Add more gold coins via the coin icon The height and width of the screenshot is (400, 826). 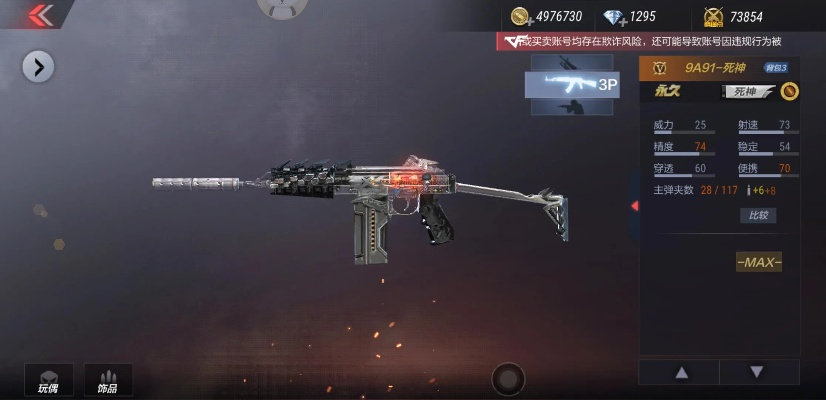click(521, 16)
